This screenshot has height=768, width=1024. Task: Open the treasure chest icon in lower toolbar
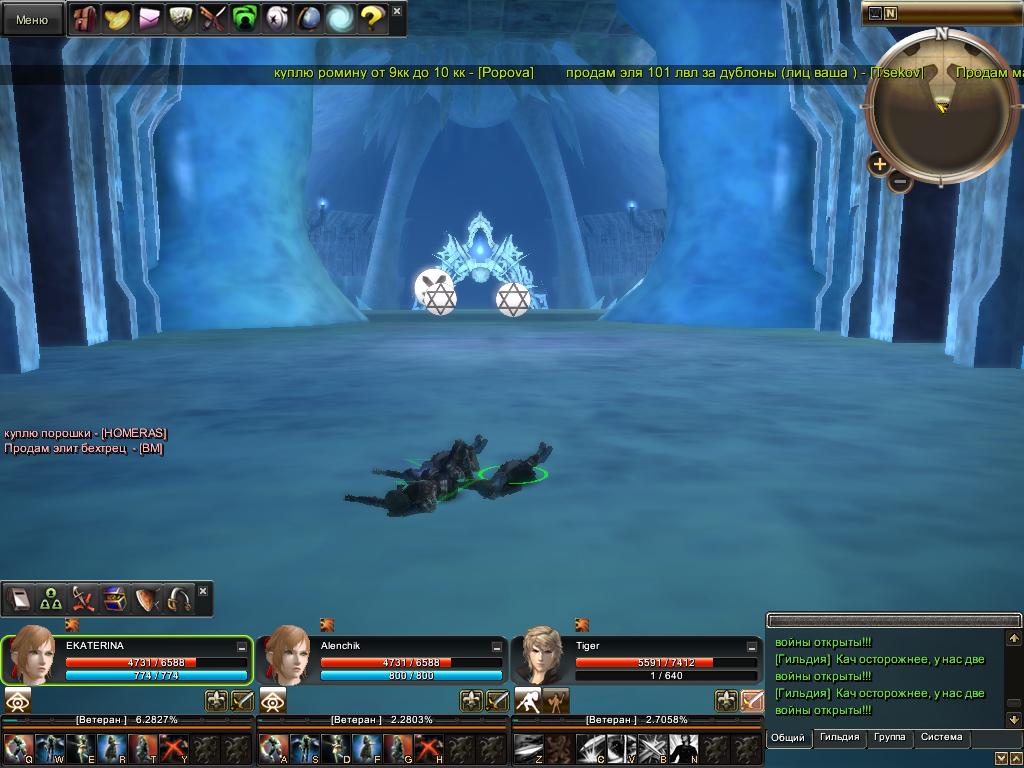point(115,599)
